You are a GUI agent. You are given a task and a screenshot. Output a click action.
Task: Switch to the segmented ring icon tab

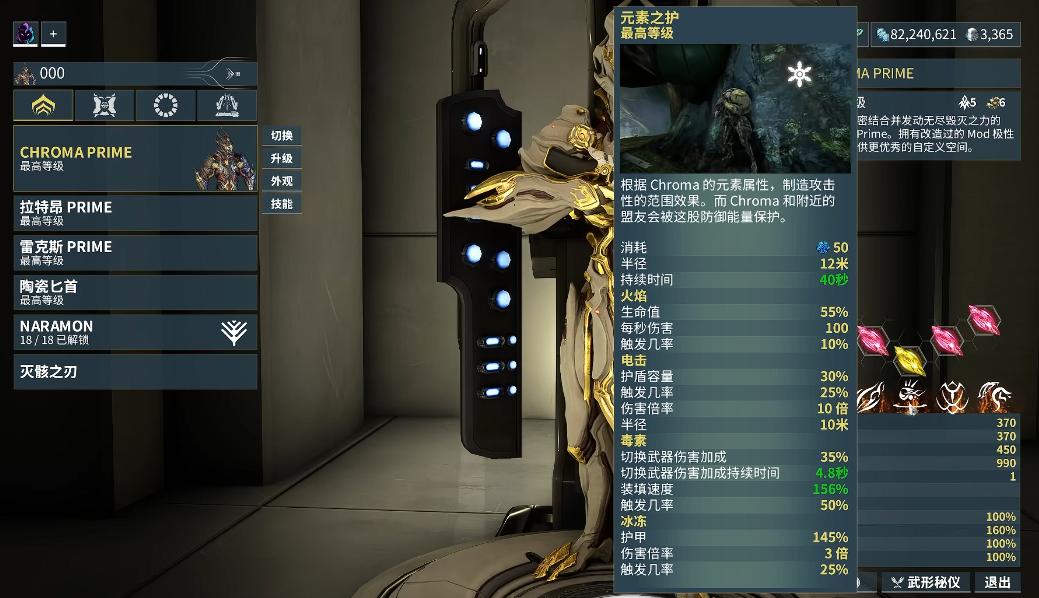165,105
